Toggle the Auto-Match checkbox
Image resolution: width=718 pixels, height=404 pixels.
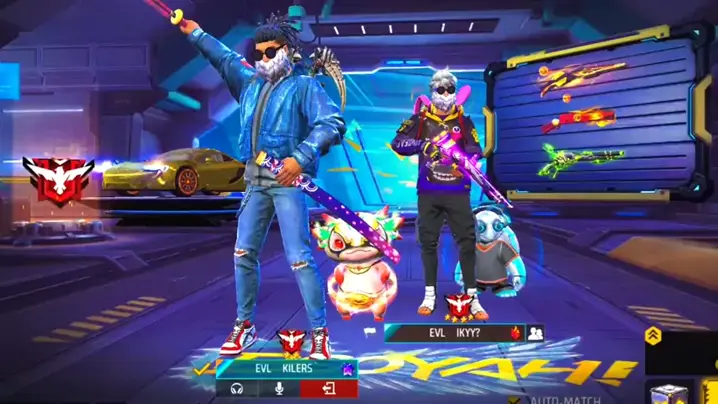(515, 399)
